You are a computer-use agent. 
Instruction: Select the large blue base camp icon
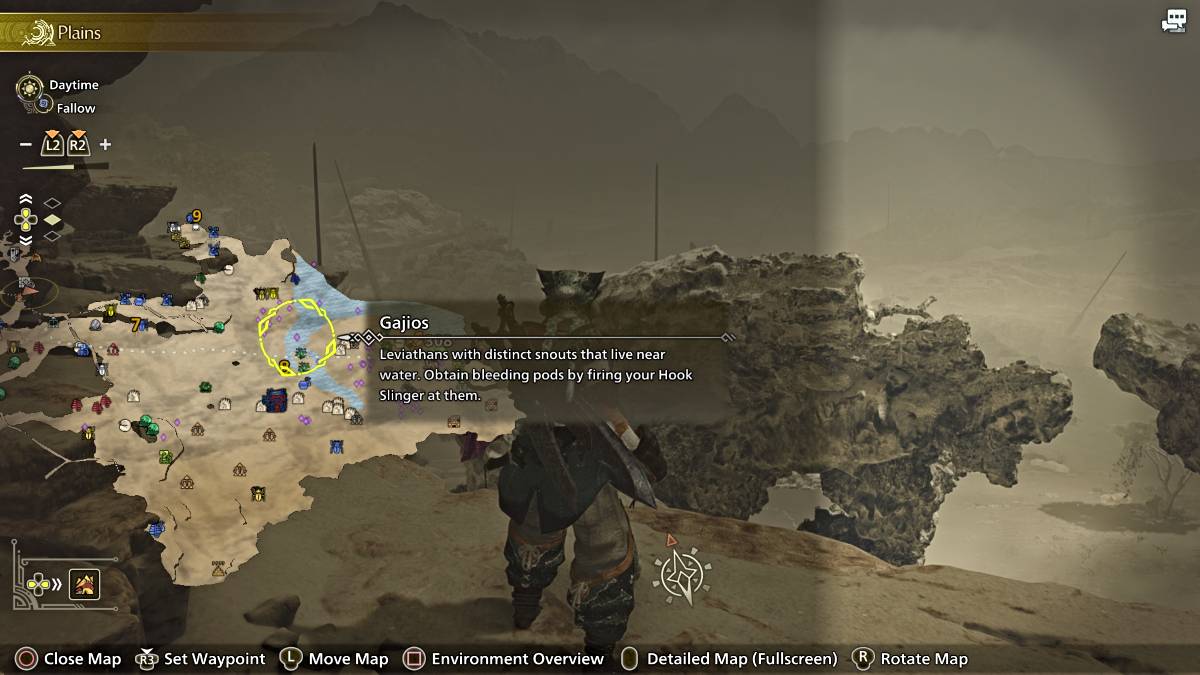(x=275, y=401)
